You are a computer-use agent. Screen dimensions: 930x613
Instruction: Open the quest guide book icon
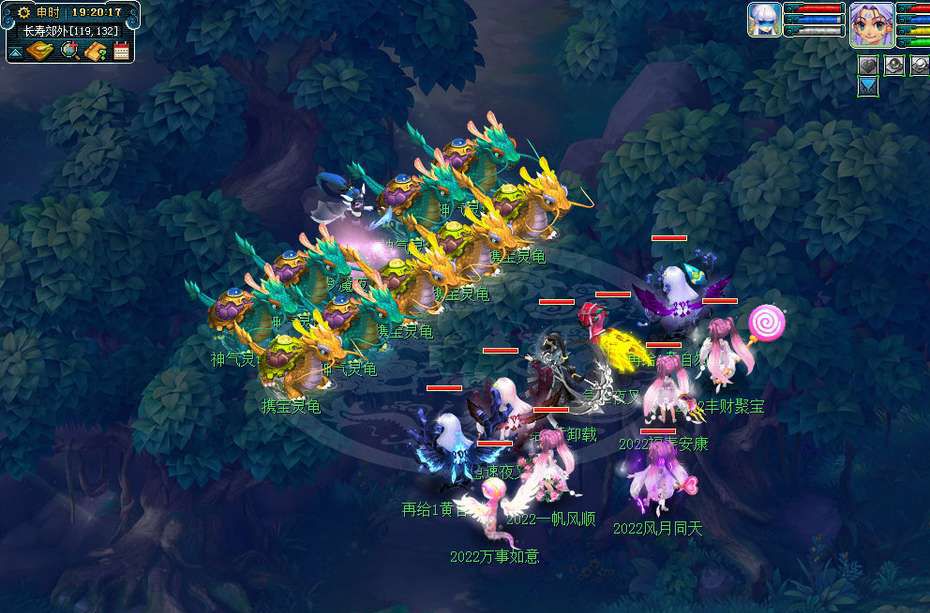click(x=96, y=51)
